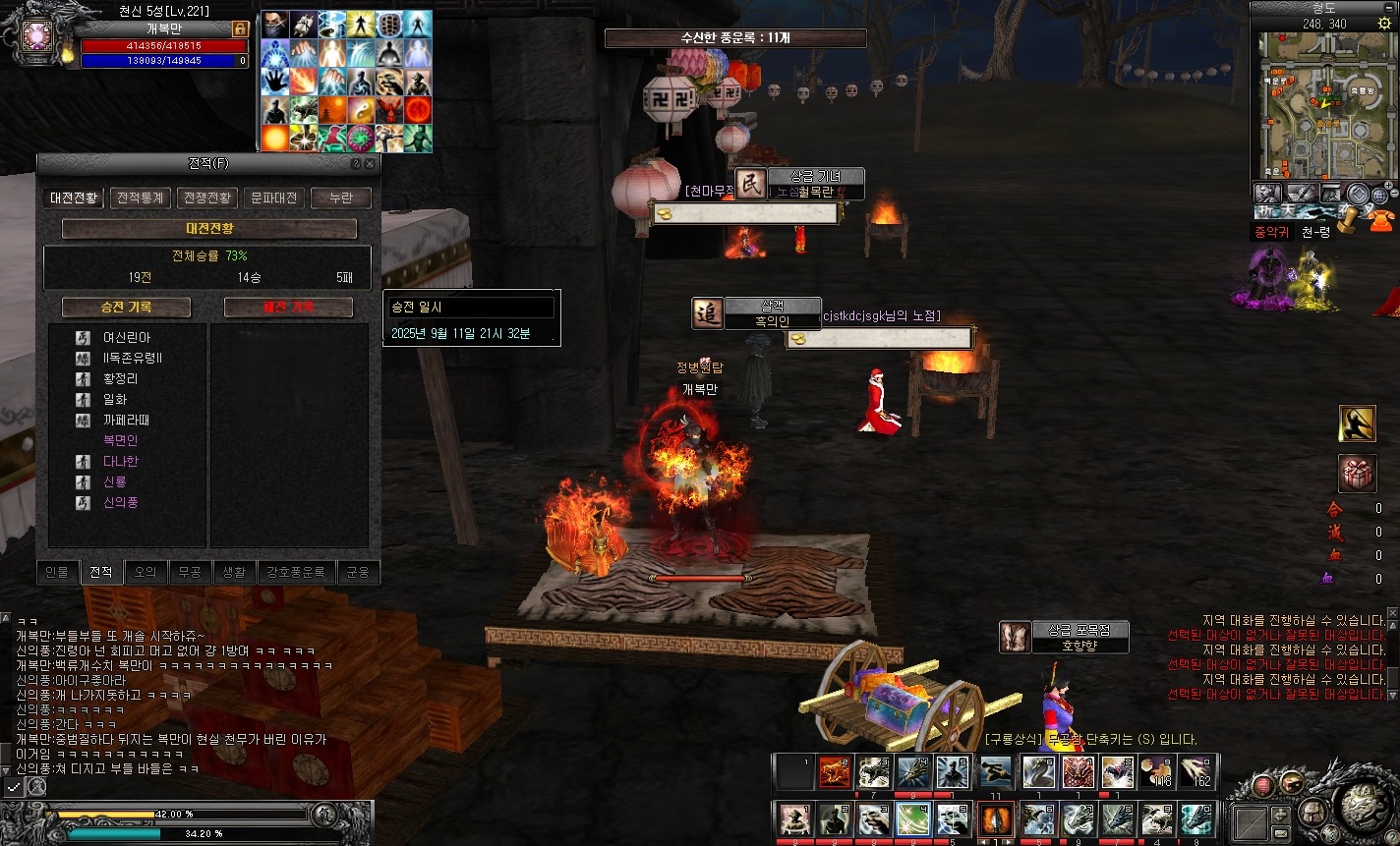
Task: Switch to the 인물 character tab
Action: tap(57, 572)
